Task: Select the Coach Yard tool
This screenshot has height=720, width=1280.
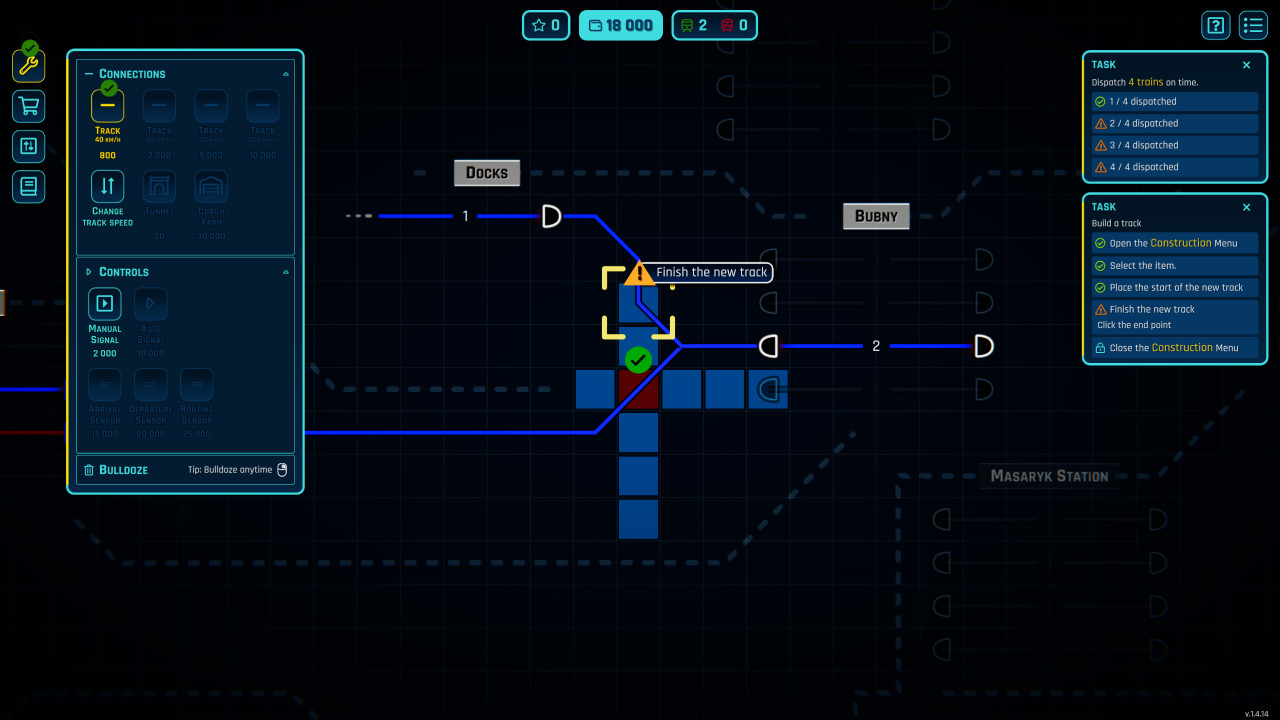Action: click(x=211, y=186)
